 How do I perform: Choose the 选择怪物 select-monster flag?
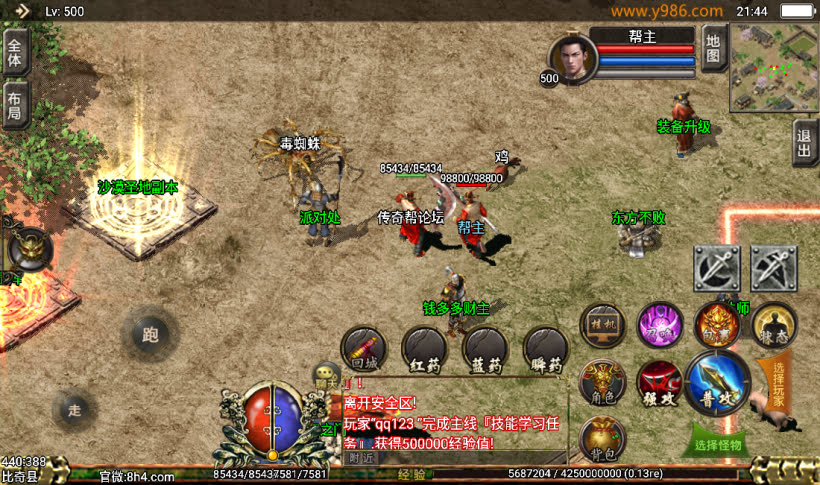[x=718, y=441]
